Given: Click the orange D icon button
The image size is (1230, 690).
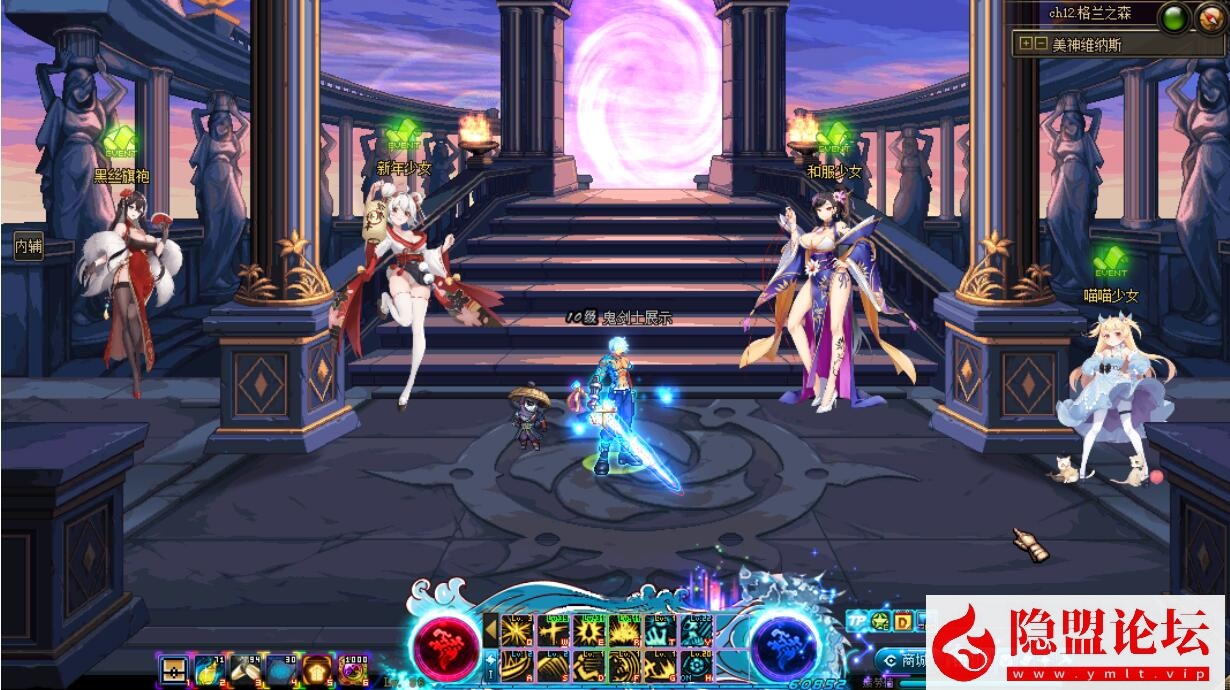Looking at the screenshot, I should [902, 622].
